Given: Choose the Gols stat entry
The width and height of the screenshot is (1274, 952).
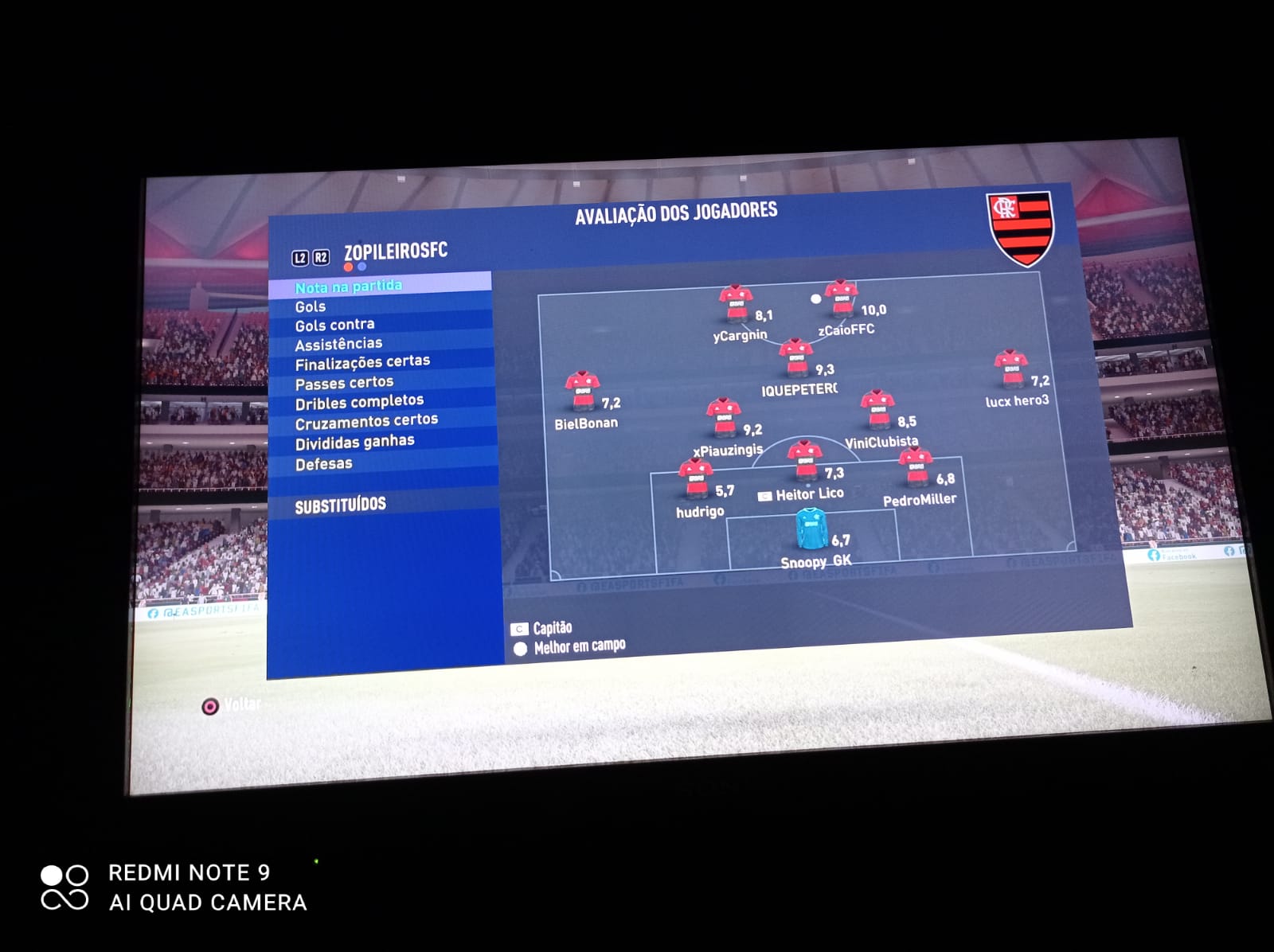Looking at the screenshot, I should pyautogui.click(x=311, y=306).
